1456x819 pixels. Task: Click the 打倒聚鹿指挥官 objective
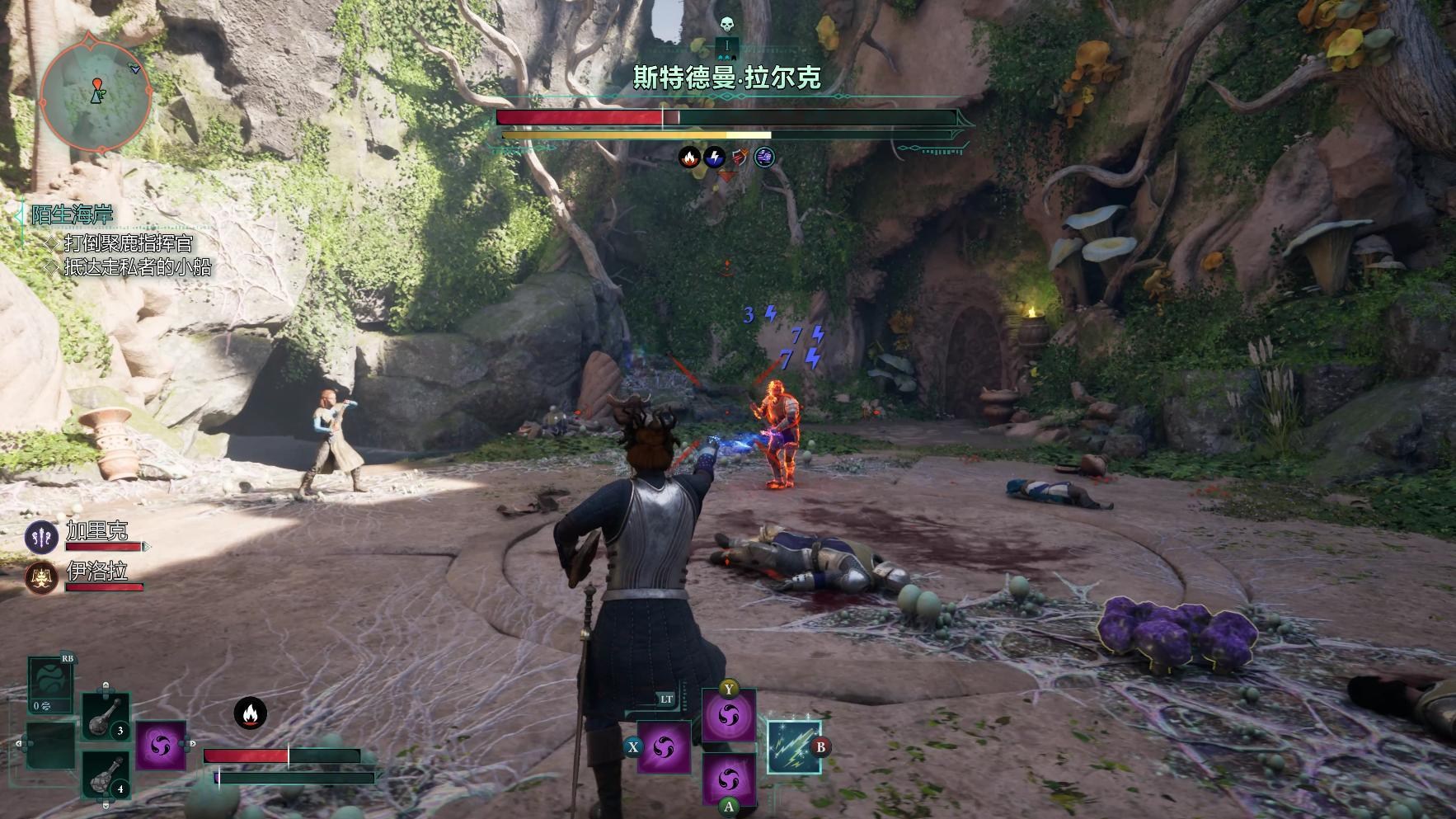click(128, 242)
